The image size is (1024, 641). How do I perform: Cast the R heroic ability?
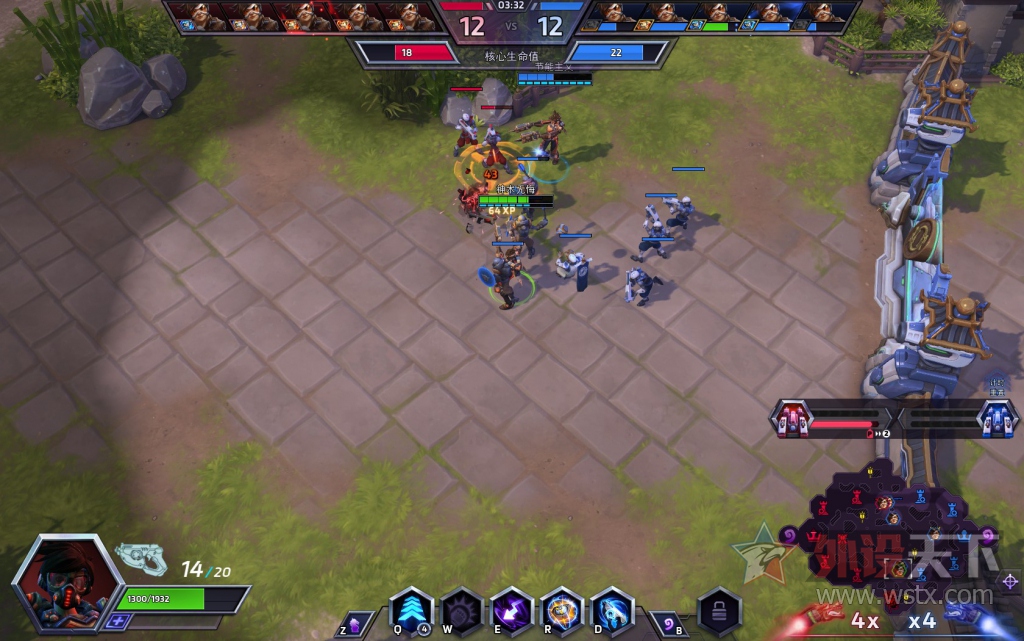[562, 610]
